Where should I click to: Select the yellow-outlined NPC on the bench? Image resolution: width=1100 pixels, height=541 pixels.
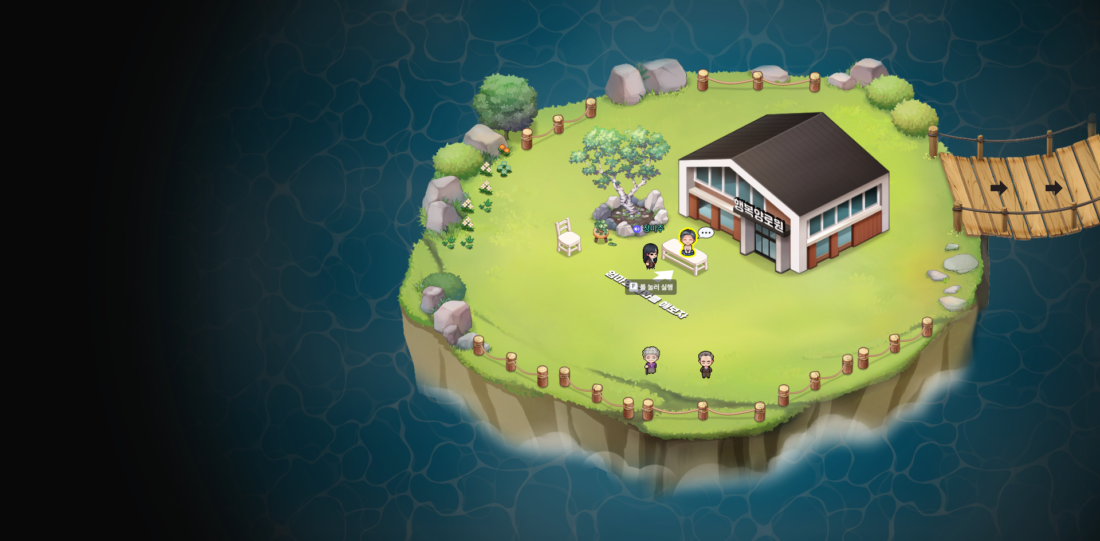pos(688,243)
